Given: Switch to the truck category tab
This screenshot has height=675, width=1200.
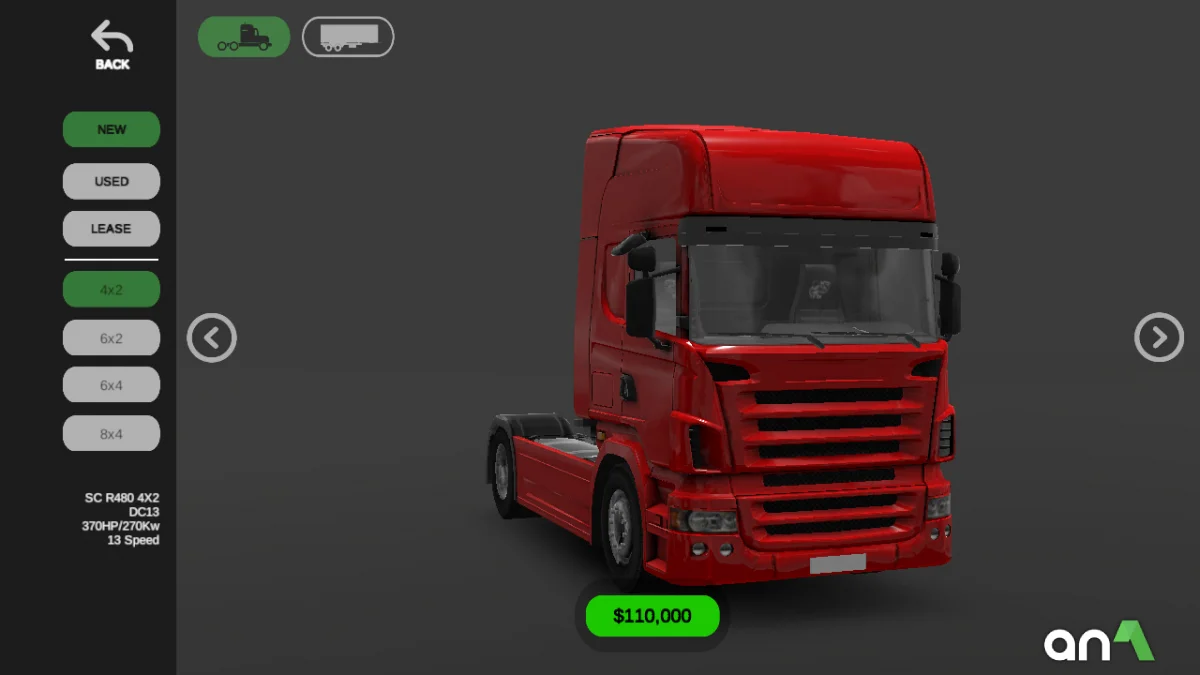Looking at the screenshot, I should click(244, 37).
